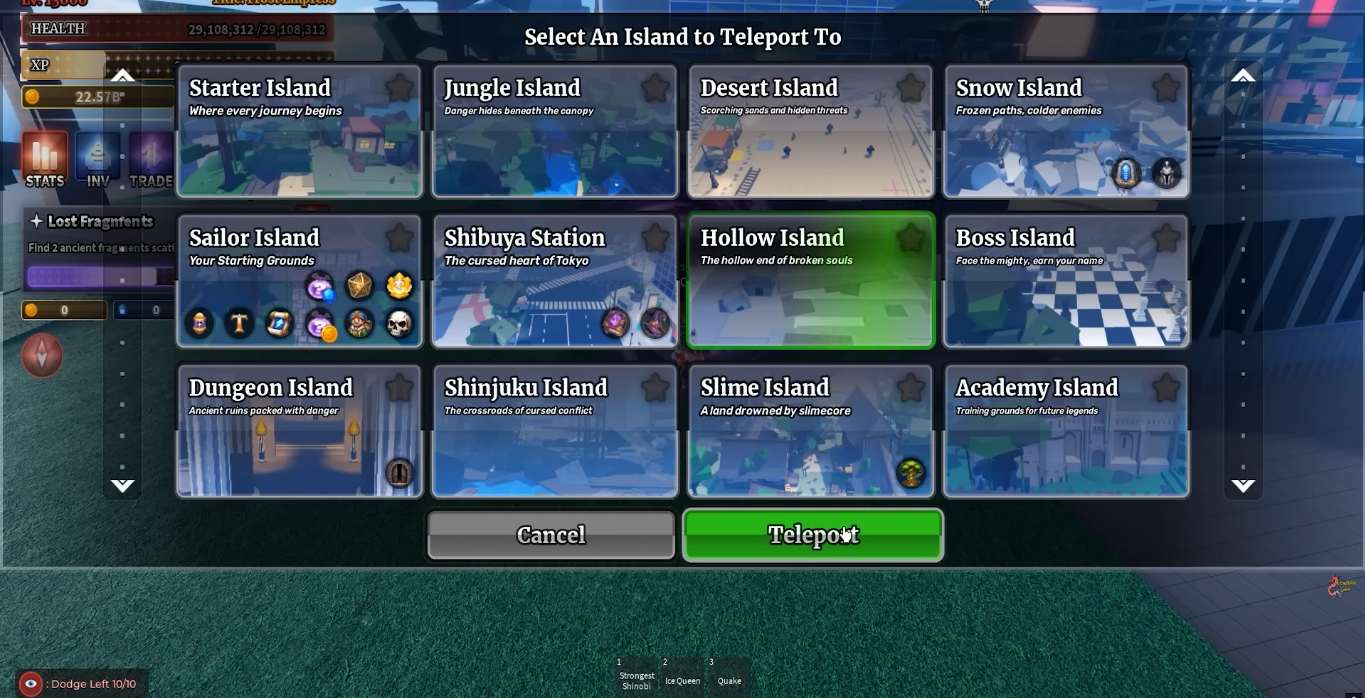Confirm with the green Teleport button
The image size is (1365, 698).
click(x=813, y=535)
